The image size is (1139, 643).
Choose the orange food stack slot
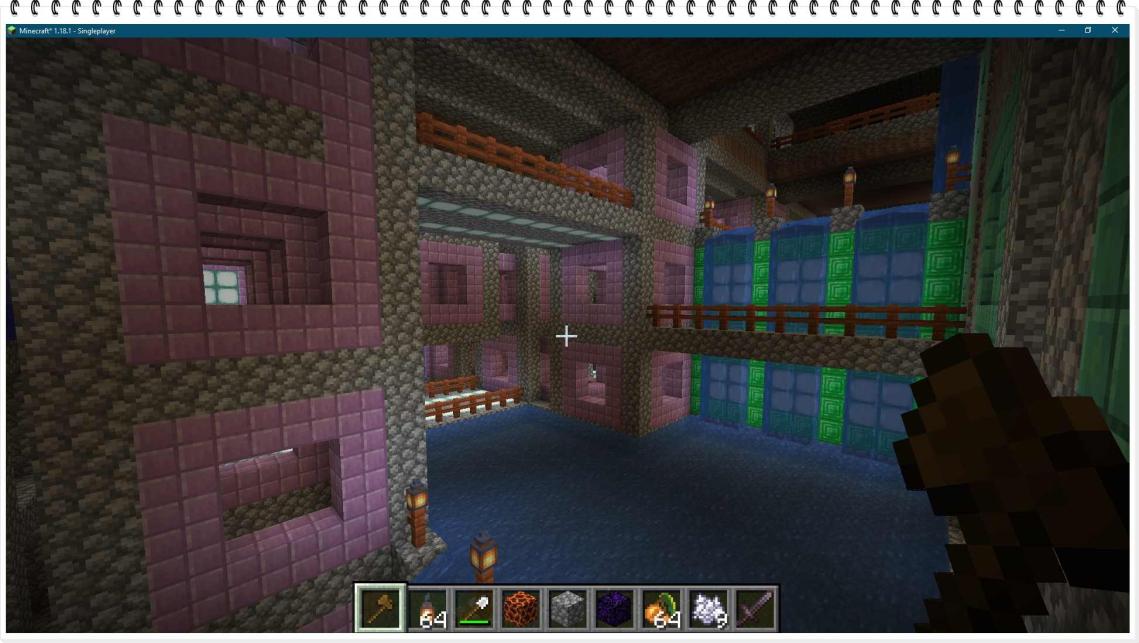coord(660,608)
